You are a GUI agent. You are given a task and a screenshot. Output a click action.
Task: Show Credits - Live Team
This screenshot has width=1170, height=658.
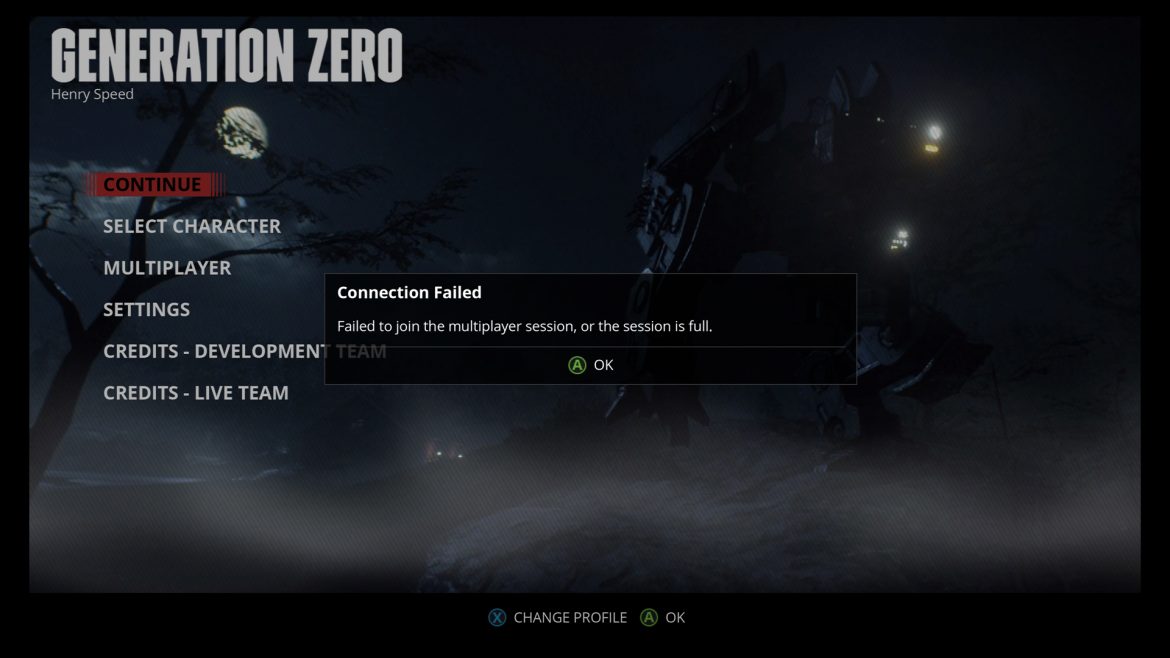[196, 394]
